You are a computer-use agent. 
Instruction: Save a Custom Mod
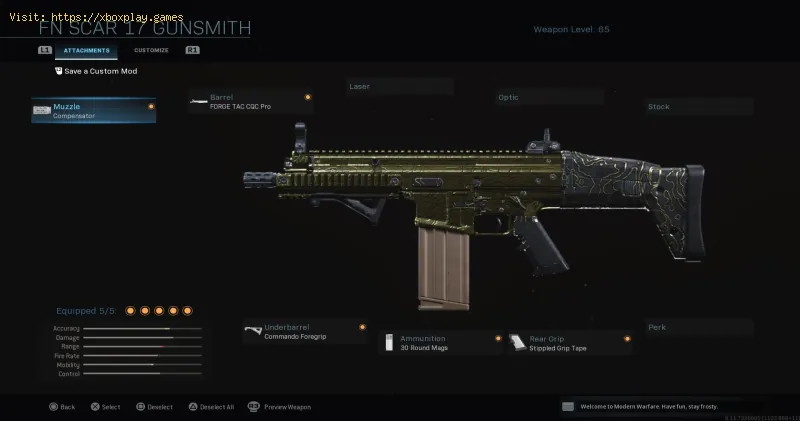96,71
